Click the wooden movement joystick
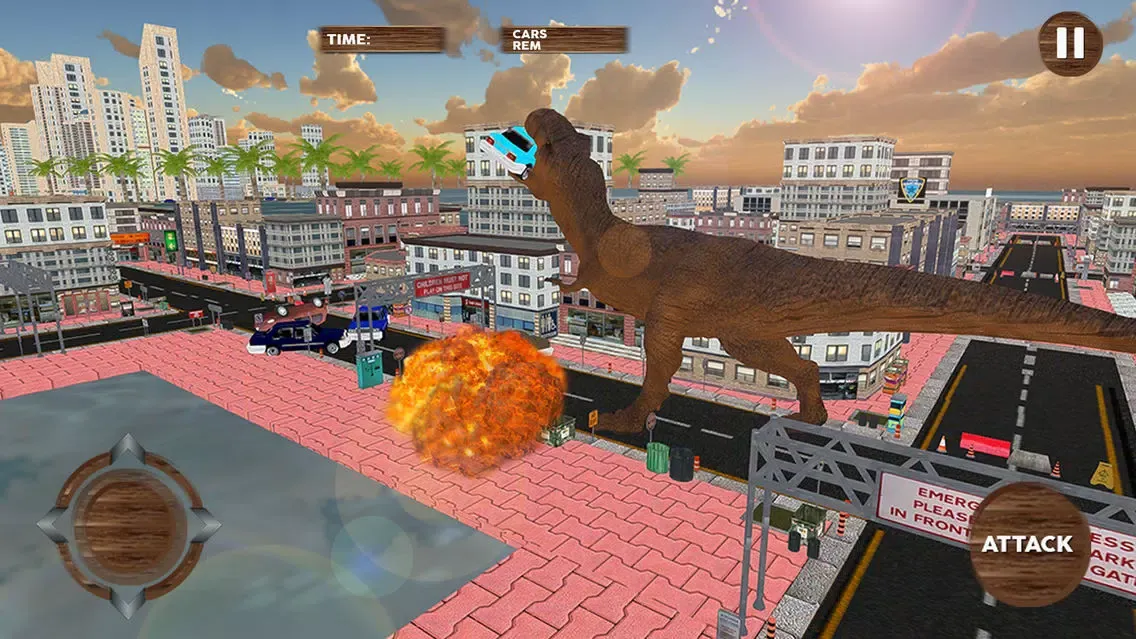The image size is (1136, 639). 128,526
